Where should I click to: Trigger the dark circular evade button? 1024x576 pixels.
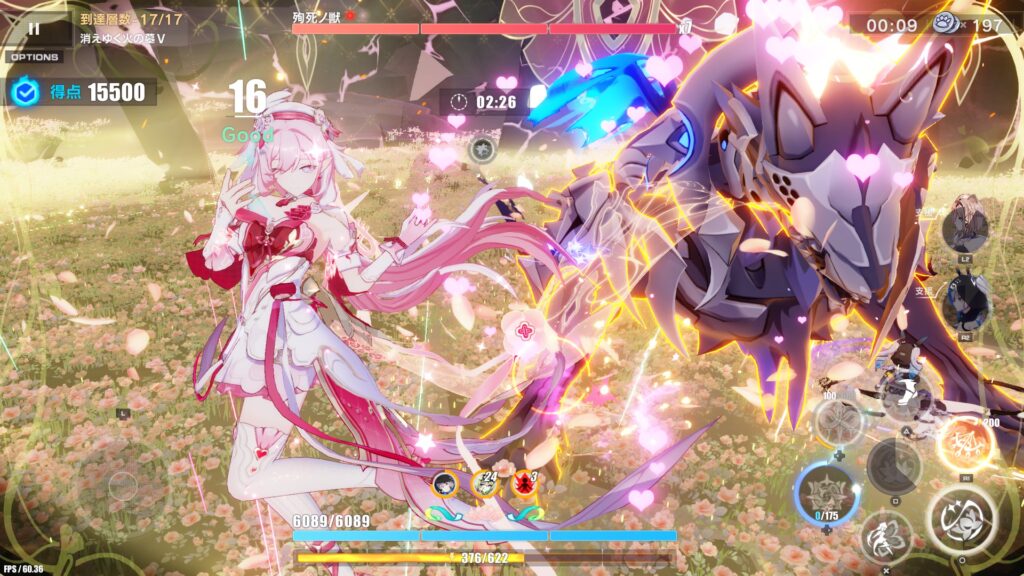pyautogui.click(x=893, y=466)
